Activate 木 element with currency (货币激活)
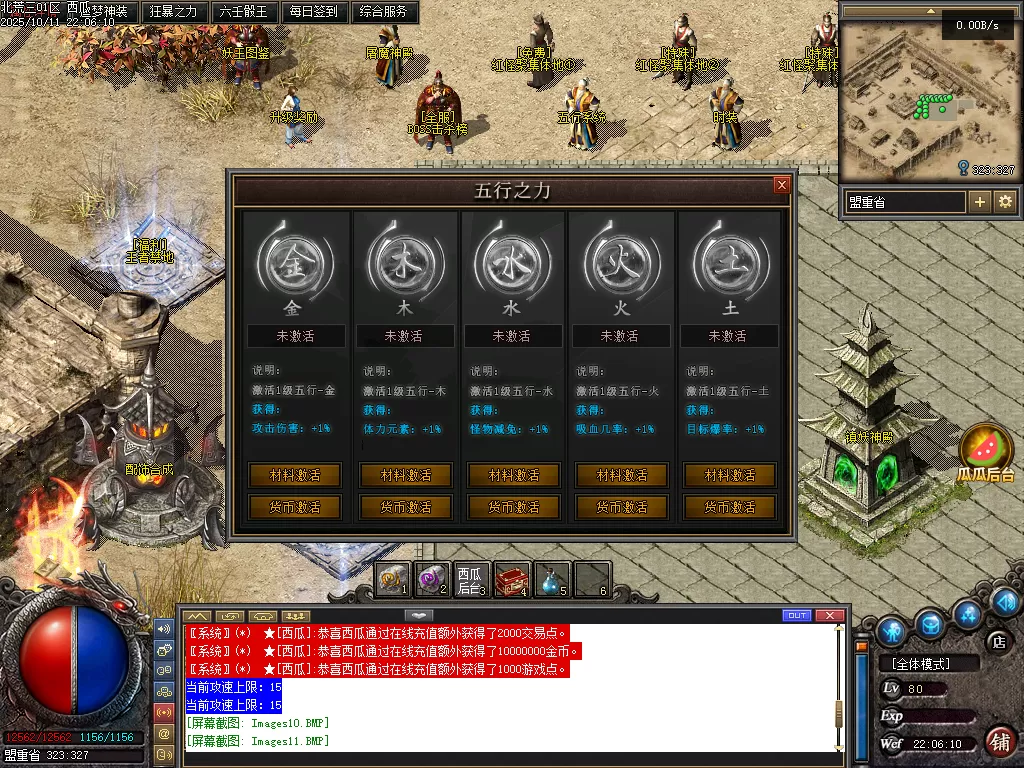Viewport: 1024px width, 768px height. click(406, 507)
